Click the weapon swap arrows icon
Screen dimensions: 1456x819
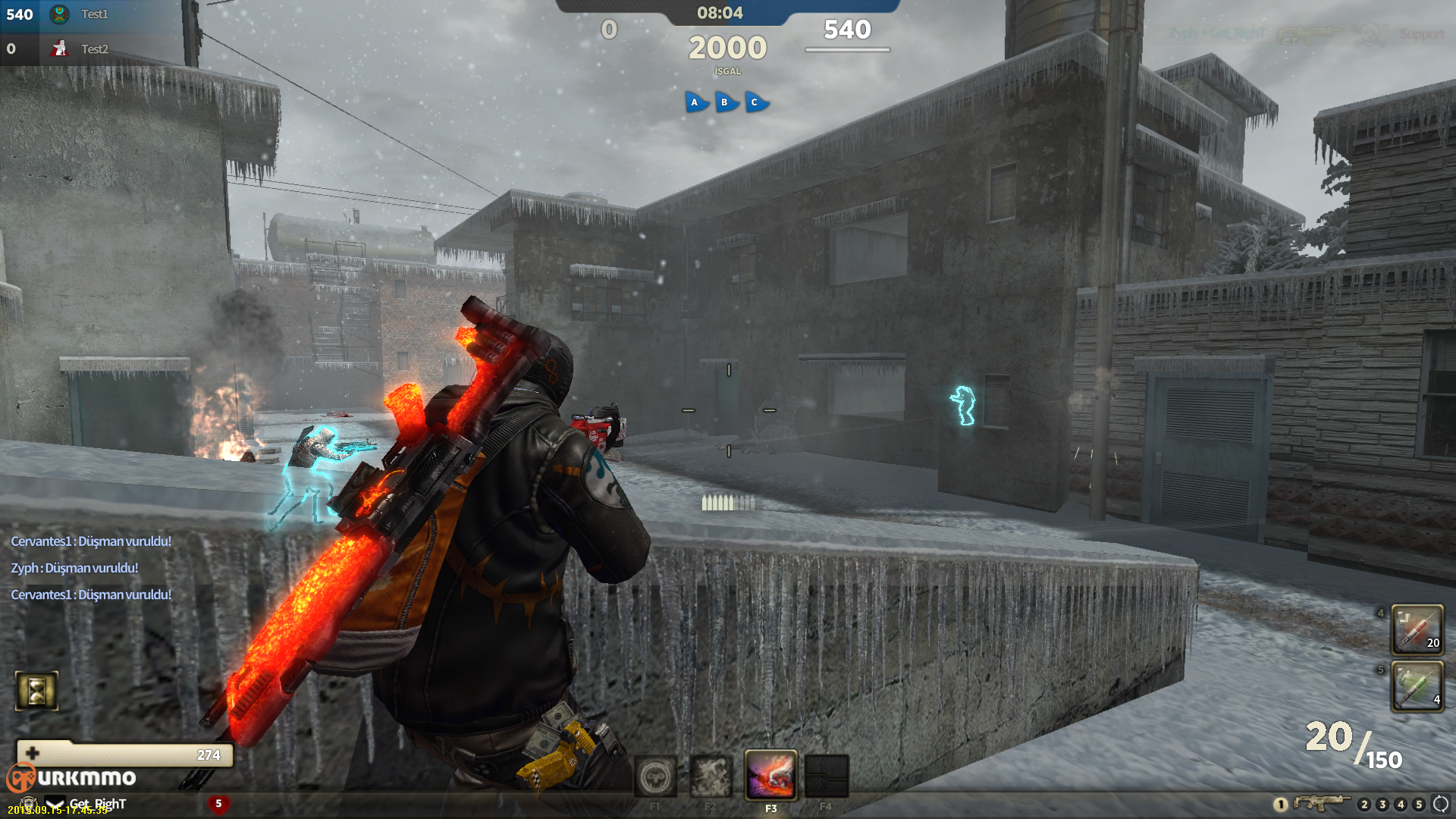tap(1440, 804)
